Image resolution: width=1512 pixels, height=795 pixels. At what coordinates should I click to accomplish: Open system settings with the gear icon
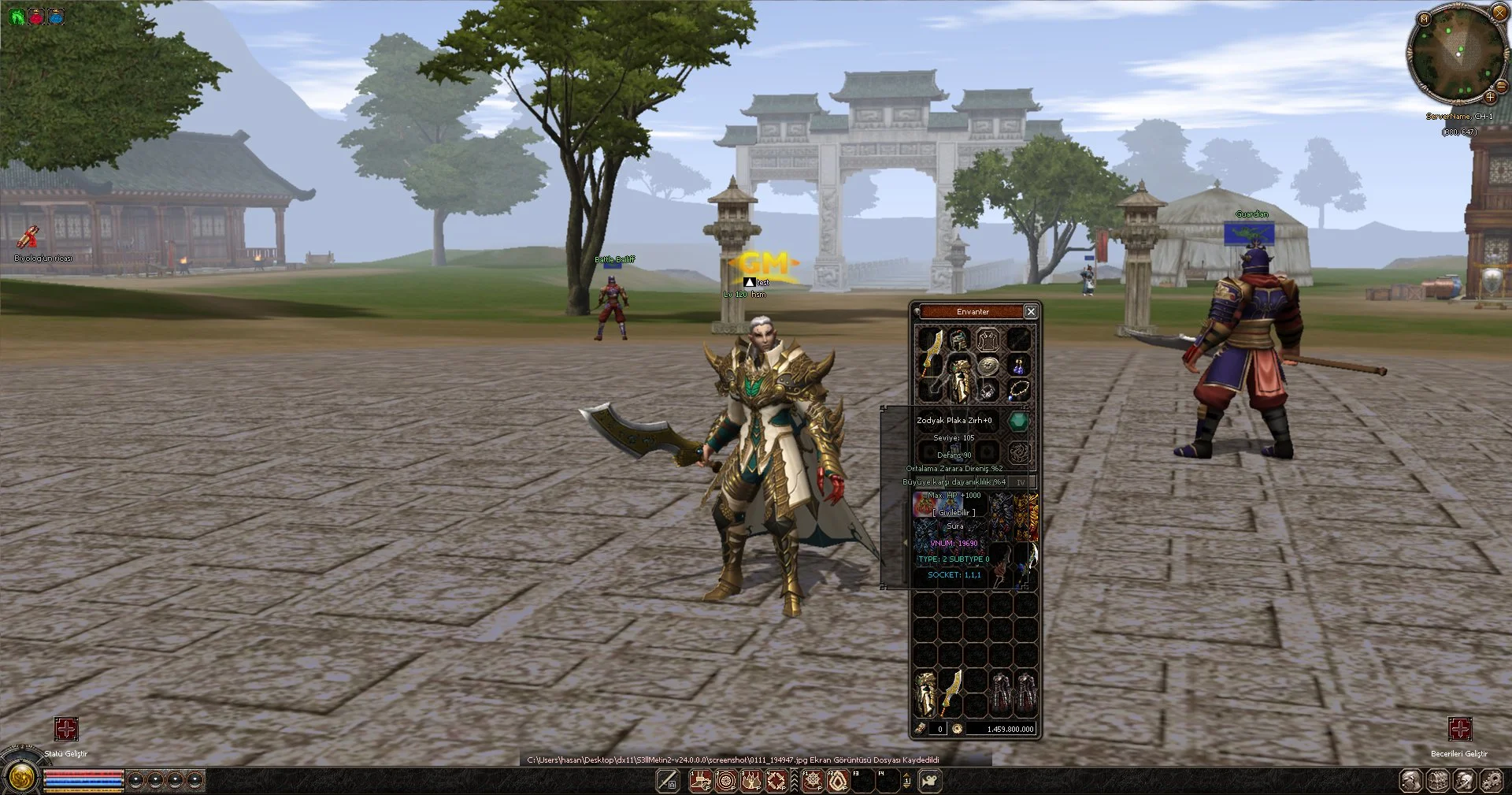[1490, 781]
